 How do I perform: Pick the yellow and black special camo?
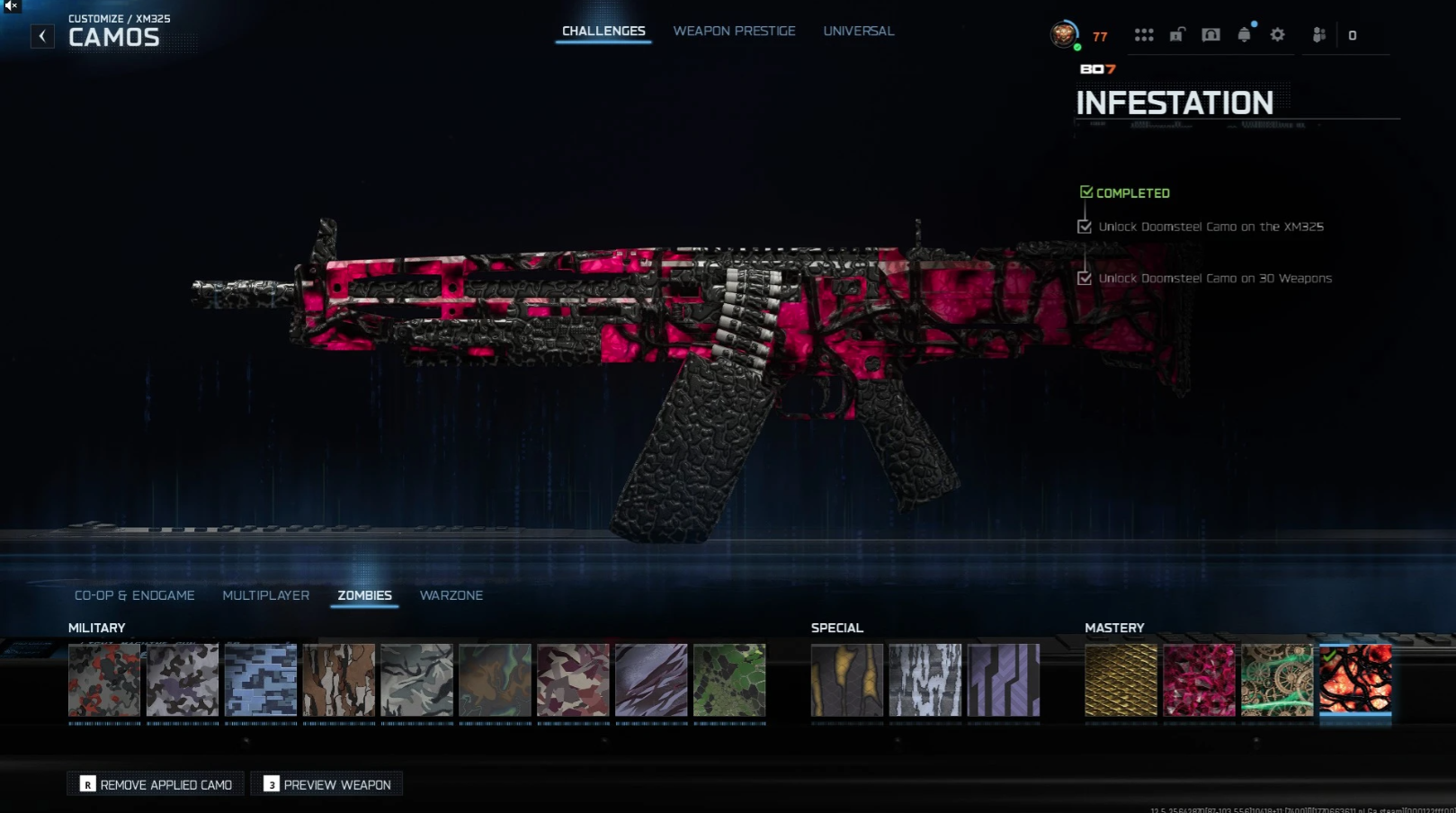click(847, 680)
